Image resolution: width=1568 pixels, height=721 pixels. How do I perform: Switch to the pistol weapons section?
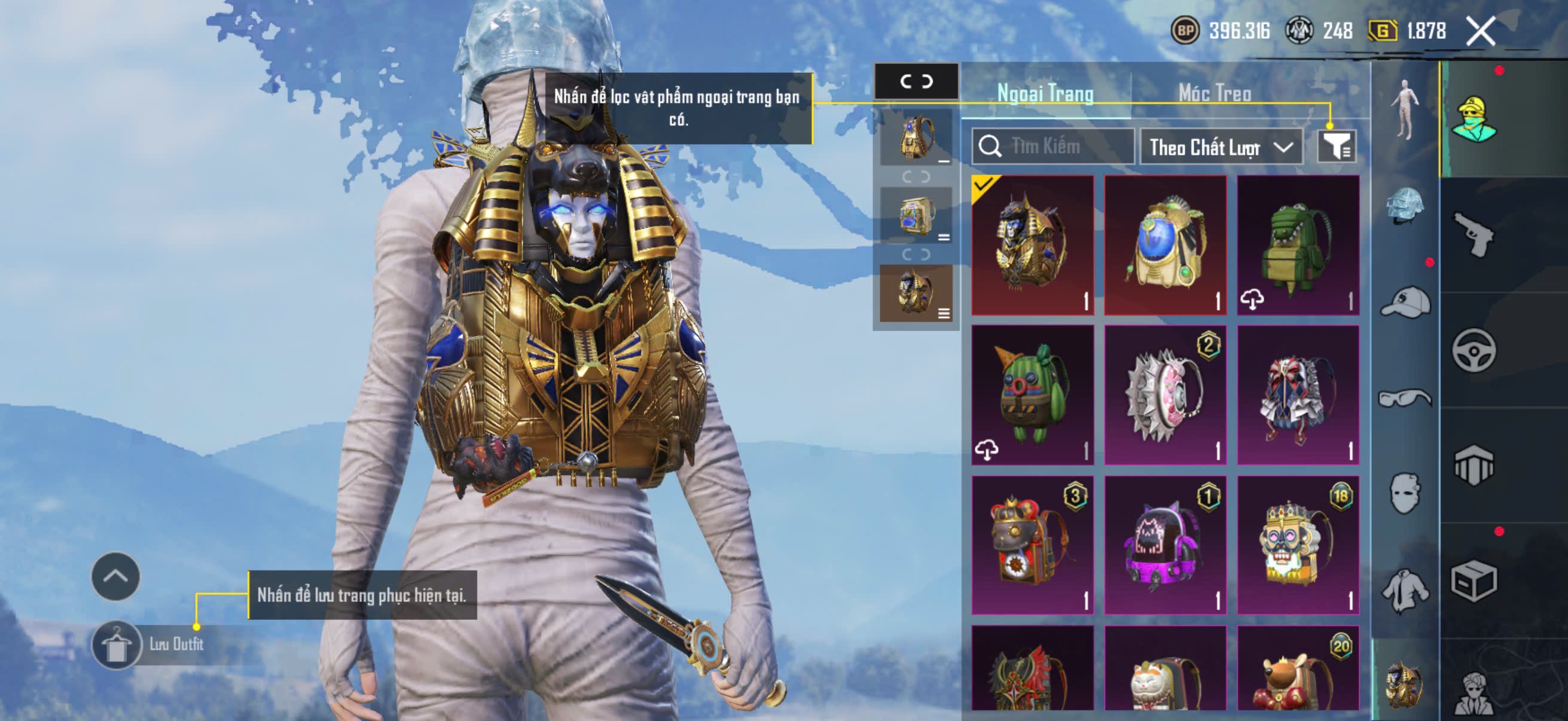coord(1474,234)
